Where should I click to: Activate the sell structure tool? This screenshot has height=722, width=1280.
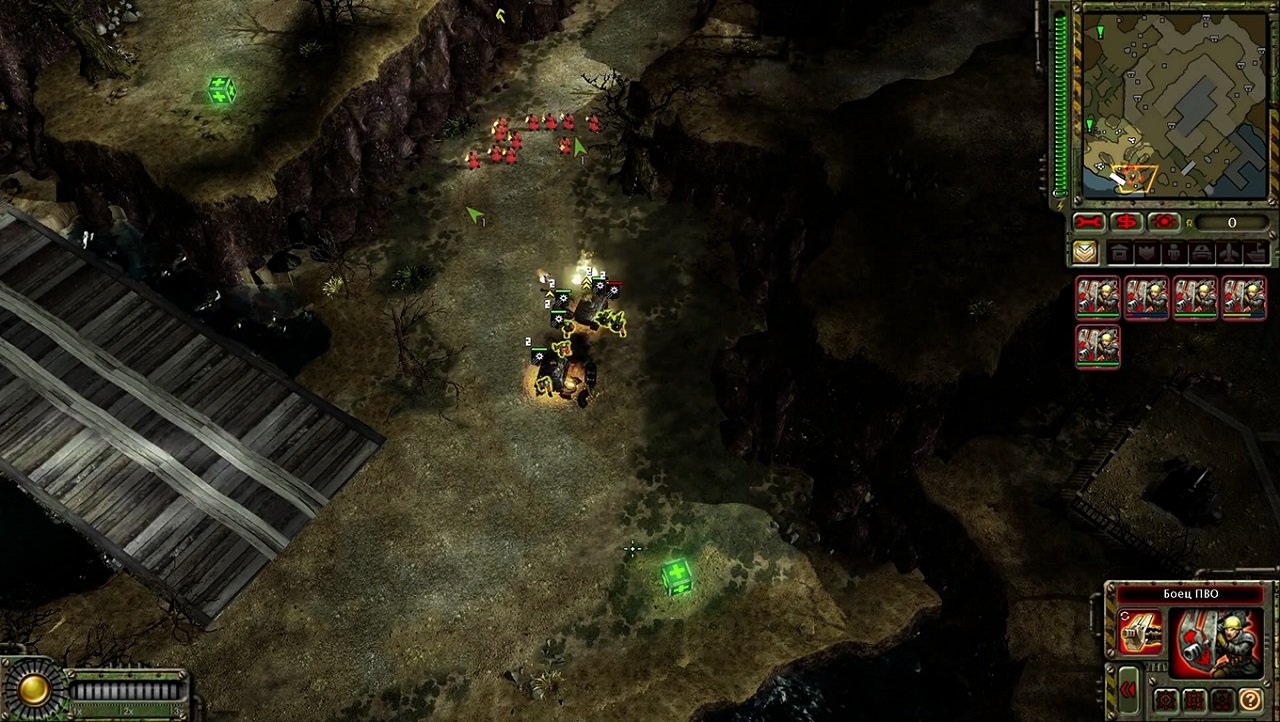[1124, 222]
